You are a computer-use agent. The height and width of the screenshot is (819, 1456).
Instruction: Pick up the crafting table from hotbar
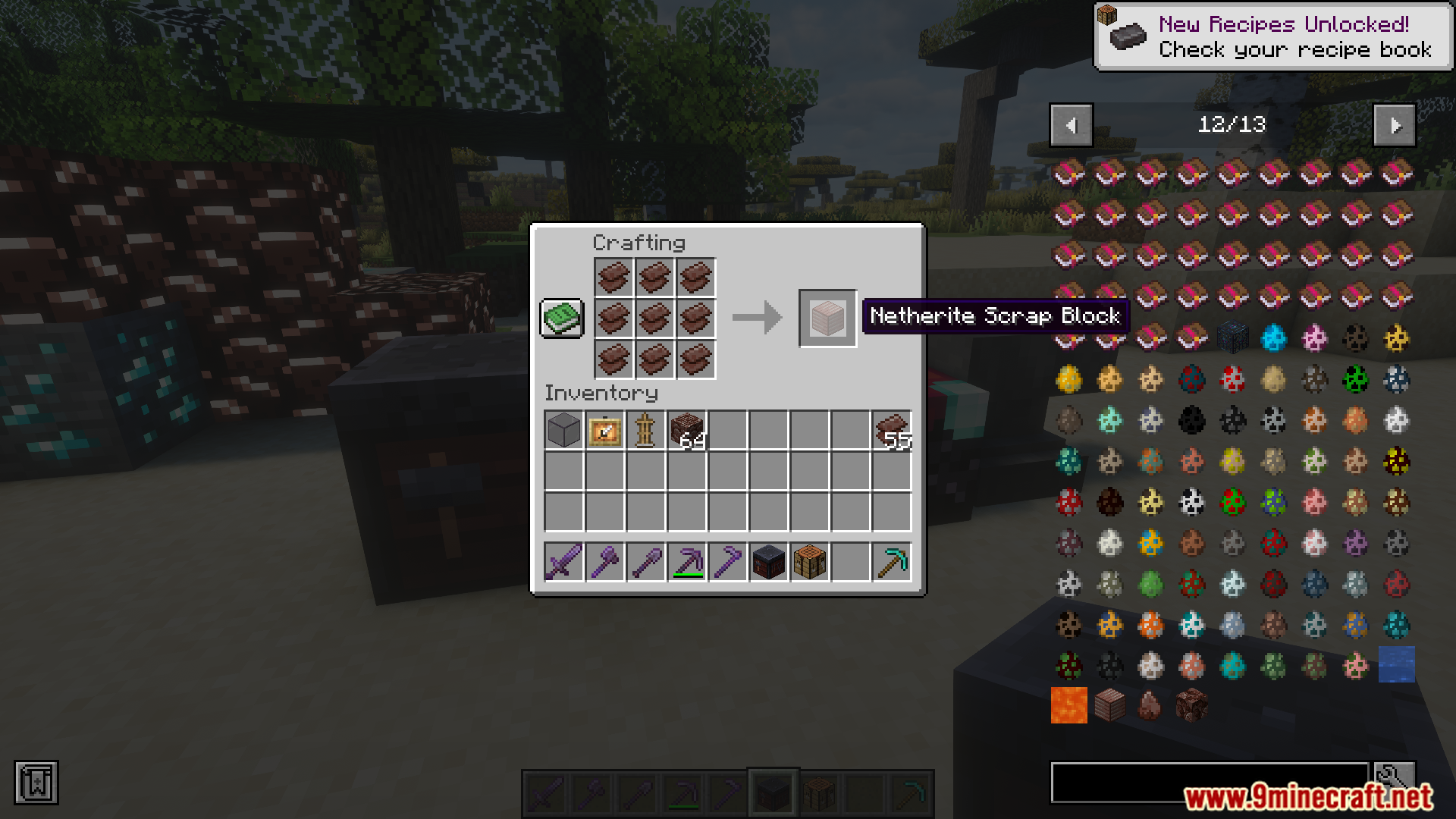[x=809, y=563]
